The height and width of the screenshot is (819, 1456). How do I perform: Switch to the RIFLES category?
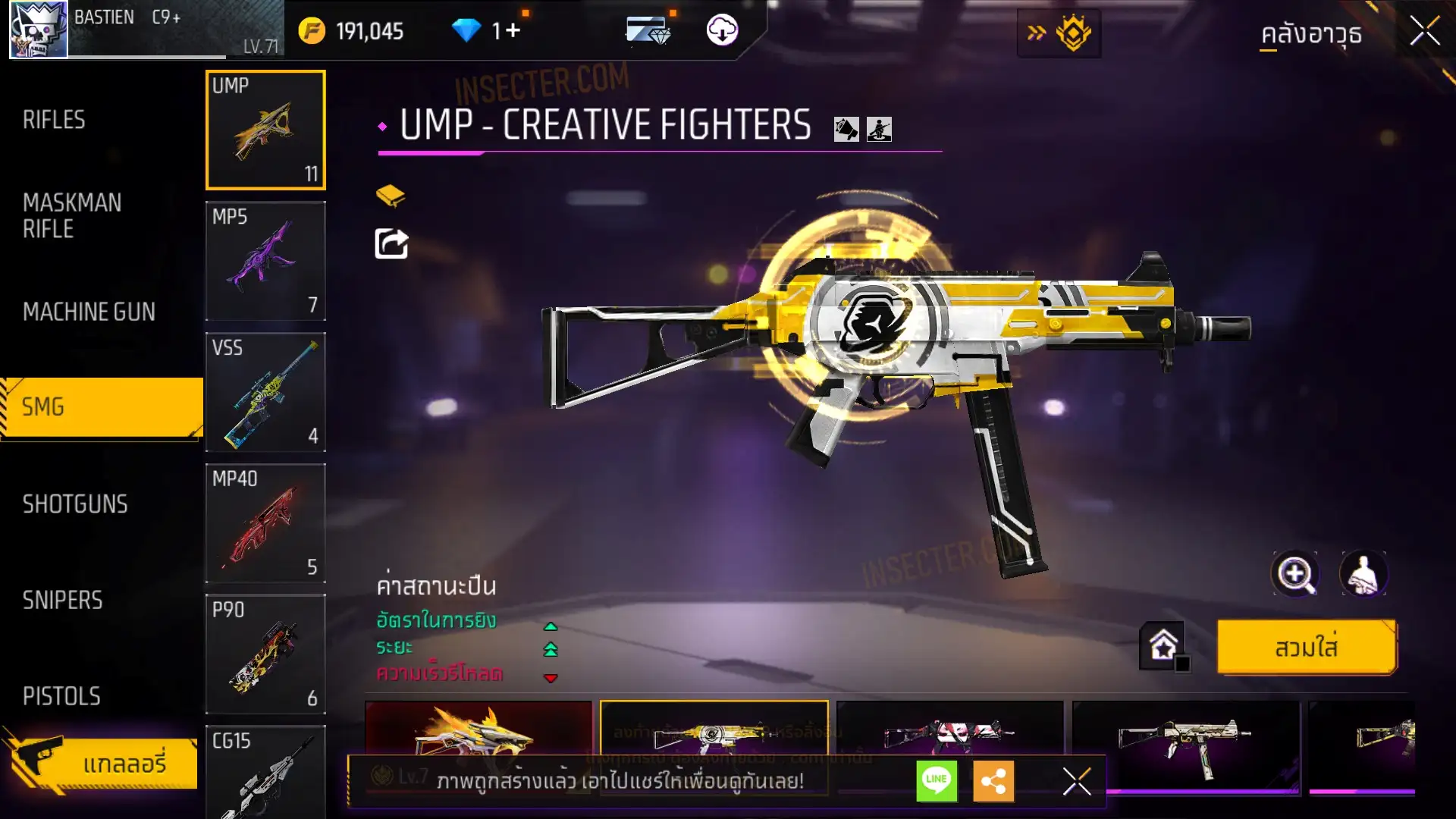click(x=54, y=120)
